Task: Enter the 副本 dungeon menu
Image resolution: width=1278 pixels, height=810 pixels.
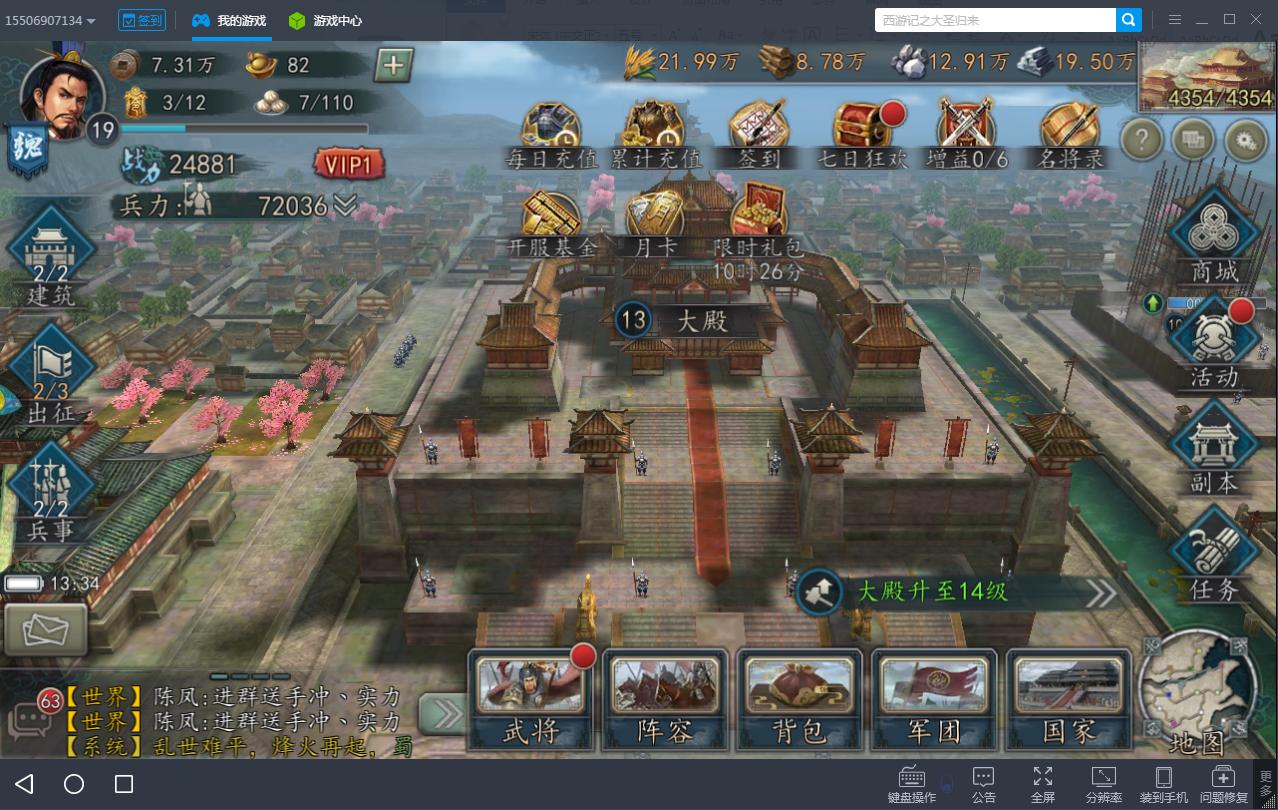Action: [x=1214, y=450]
